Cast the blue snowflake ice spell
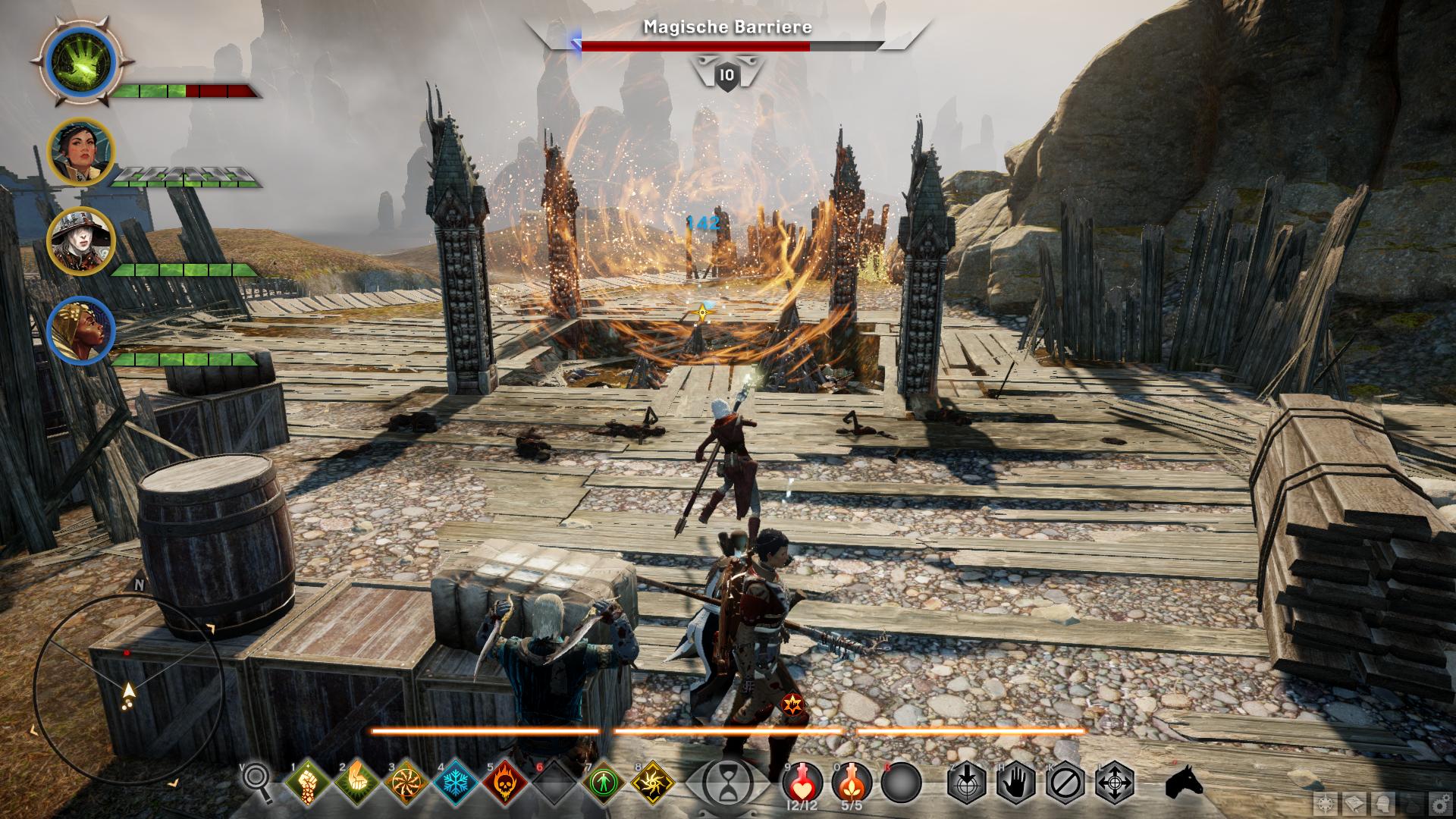This screenshot has height=819, width=1456. click(x=455, y=782)
